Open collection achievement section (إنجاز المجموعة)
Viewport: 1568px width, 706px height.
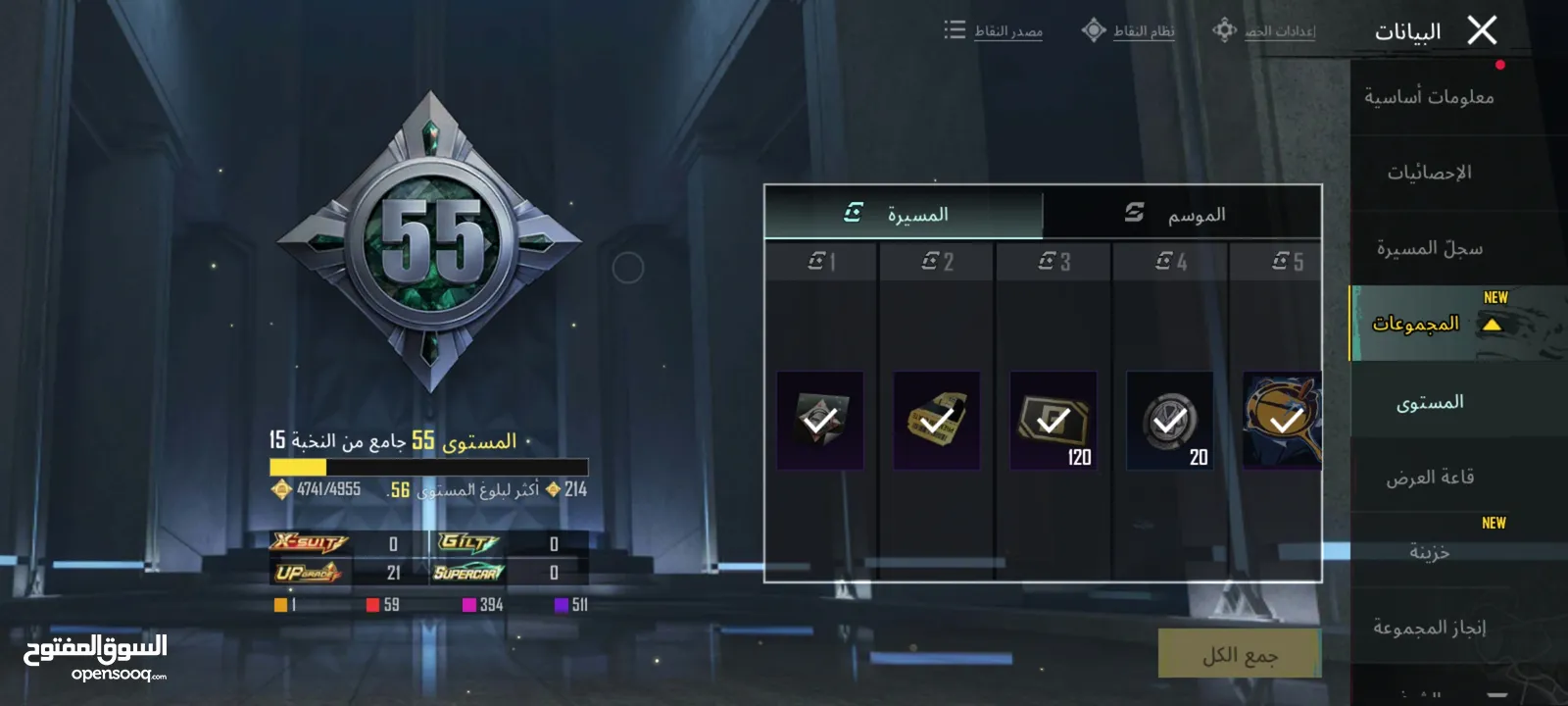tap(1429, 628)
